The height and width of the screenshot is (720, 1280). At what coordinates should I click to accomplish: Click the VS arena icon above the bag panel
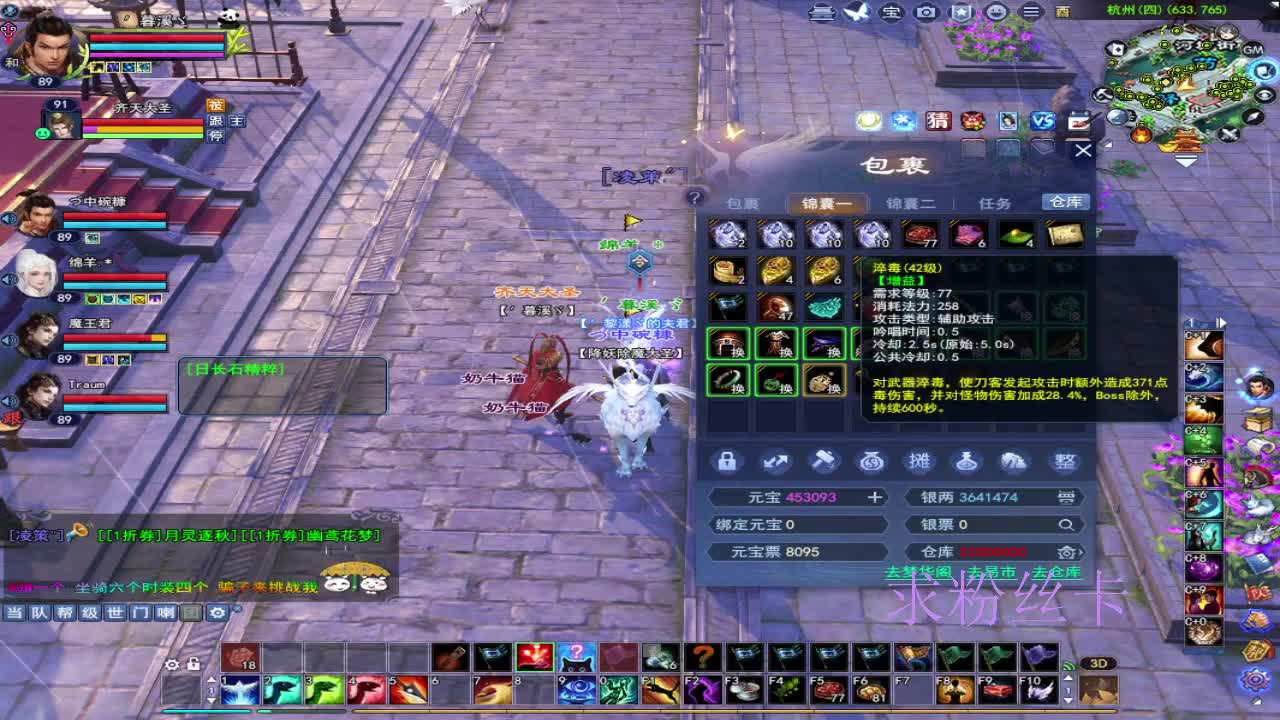[x=1043, y=121]
